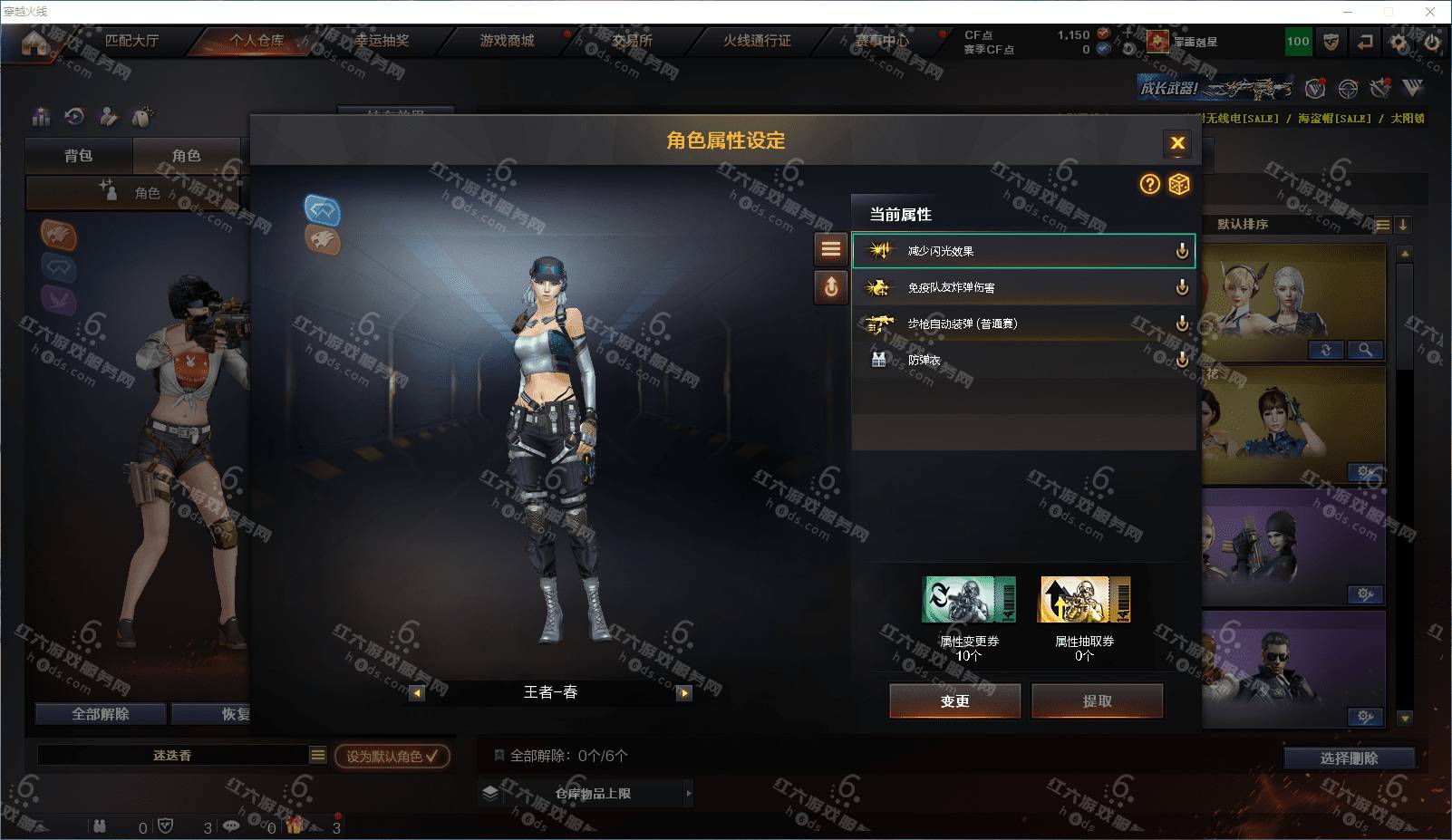Click the orange cube icon beside help
1452x840 pixels.
coord(1178,185)
